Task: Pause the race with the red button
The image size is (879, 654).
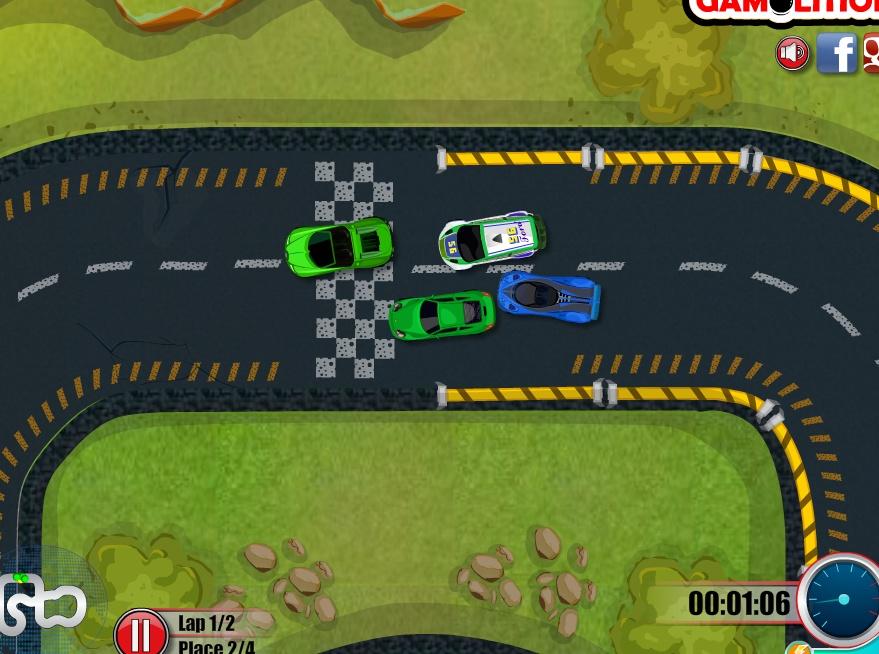Action: [x=140, y=632]
